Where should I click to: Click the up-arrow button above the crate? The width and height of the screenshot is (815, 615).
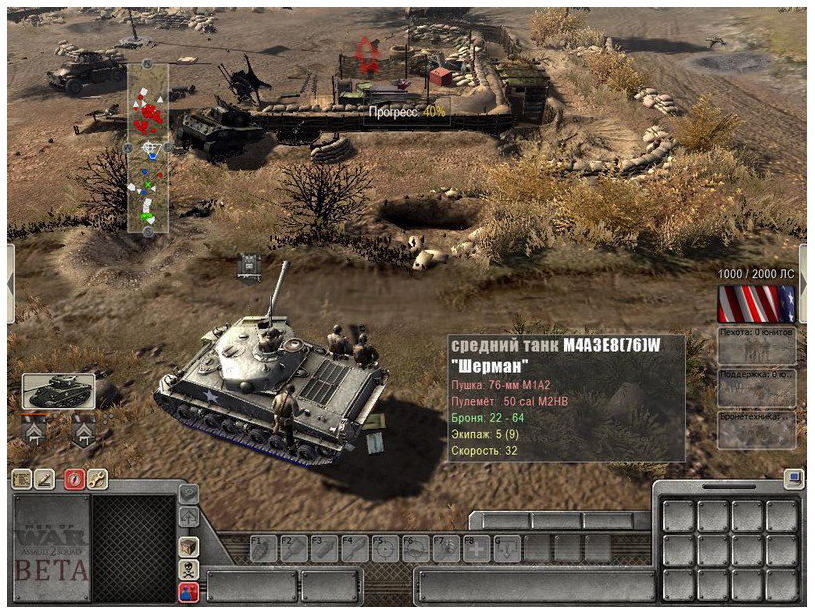(x=188, y=517)
